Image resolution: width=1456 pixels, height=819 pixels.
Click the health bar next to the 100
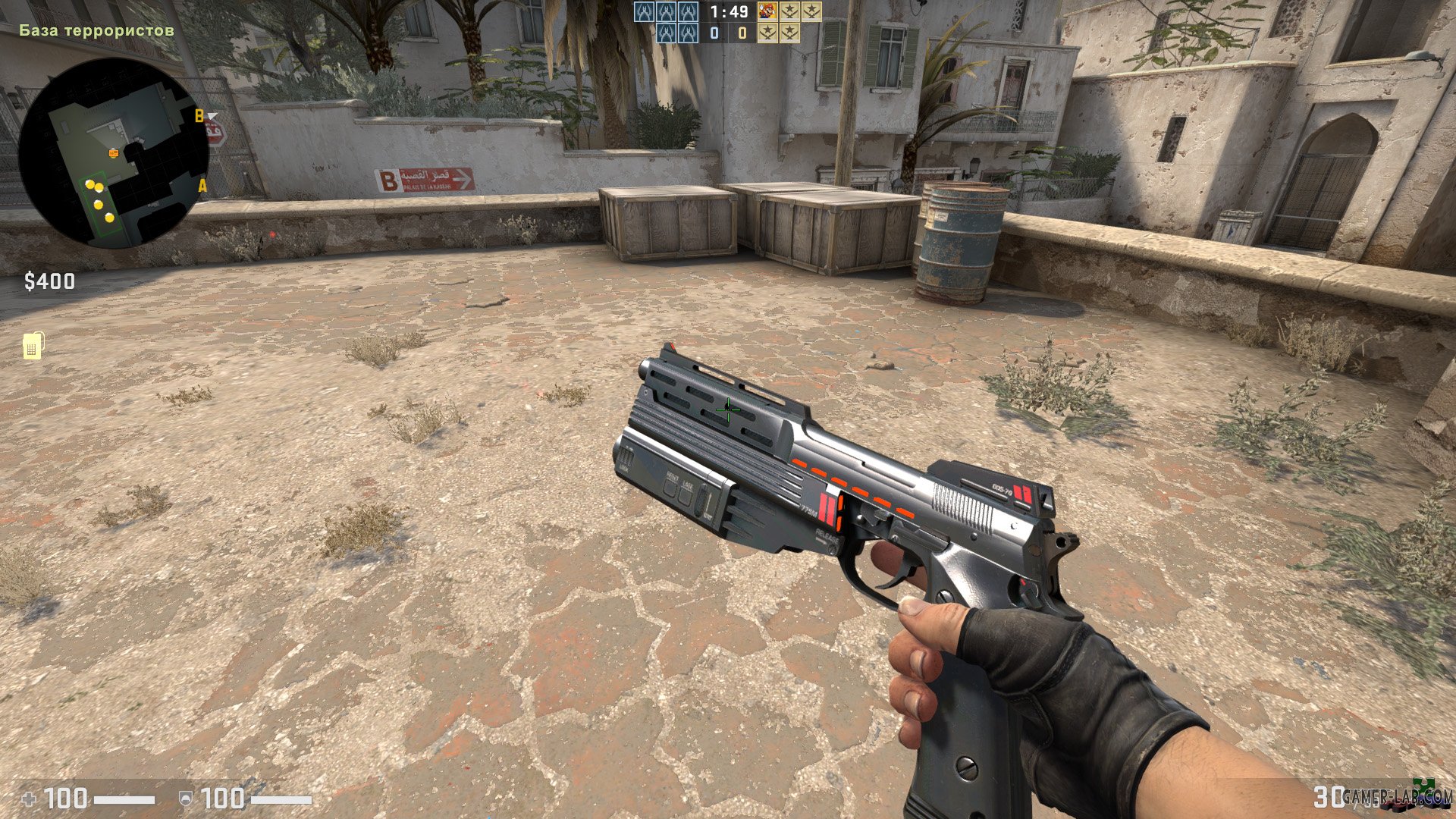click(x=125, y=798)
